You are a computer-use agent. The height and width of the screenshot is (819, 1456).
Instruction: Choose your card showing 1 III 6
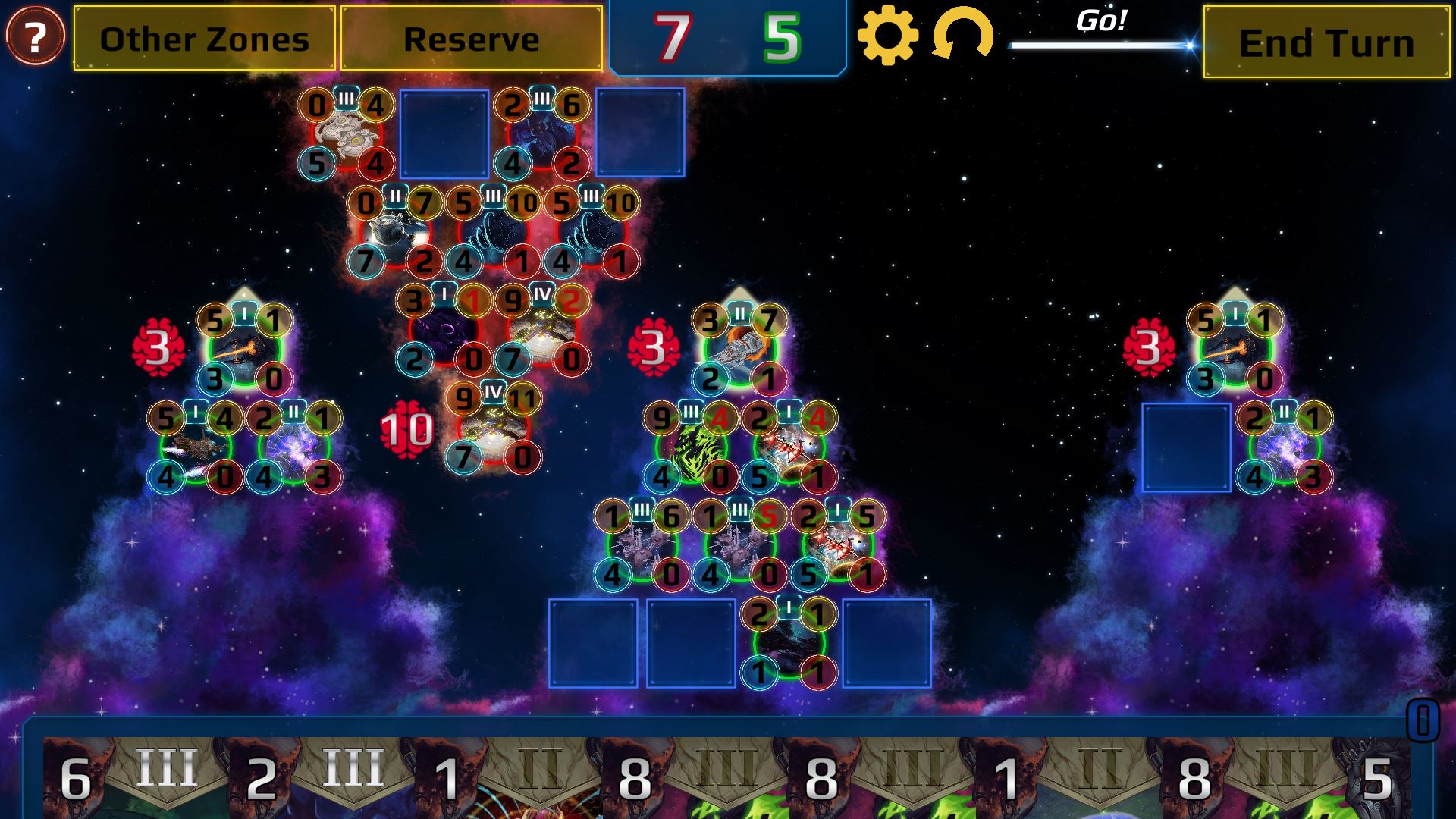[642, 546]
